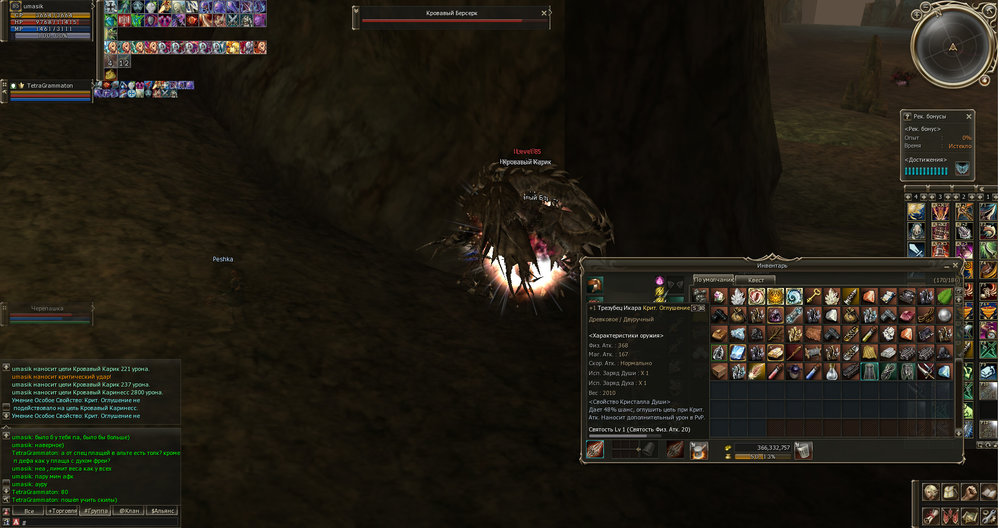
Task: Close the Рек. Бонусы panel
Action: [968, 116]
